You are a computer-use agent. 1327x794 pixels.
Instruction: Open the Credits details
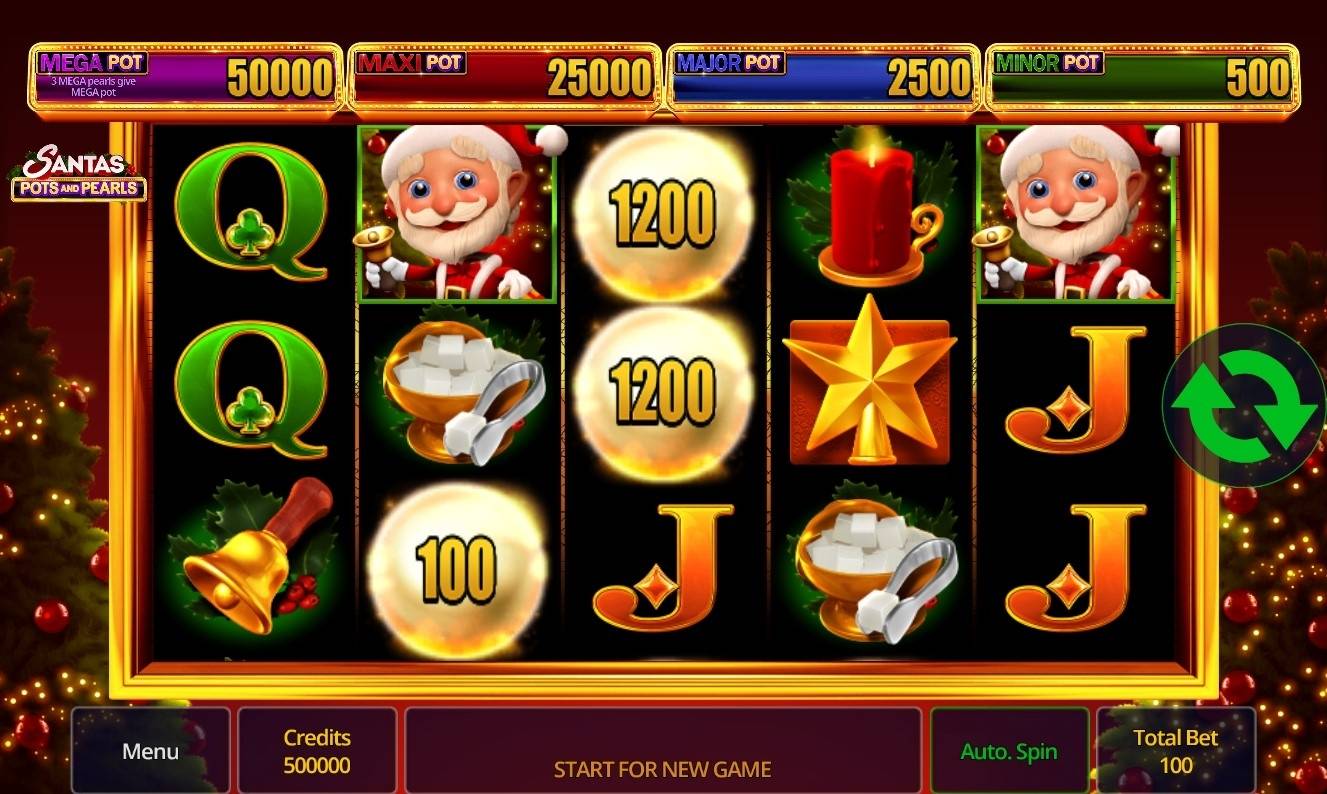(316, 750)
